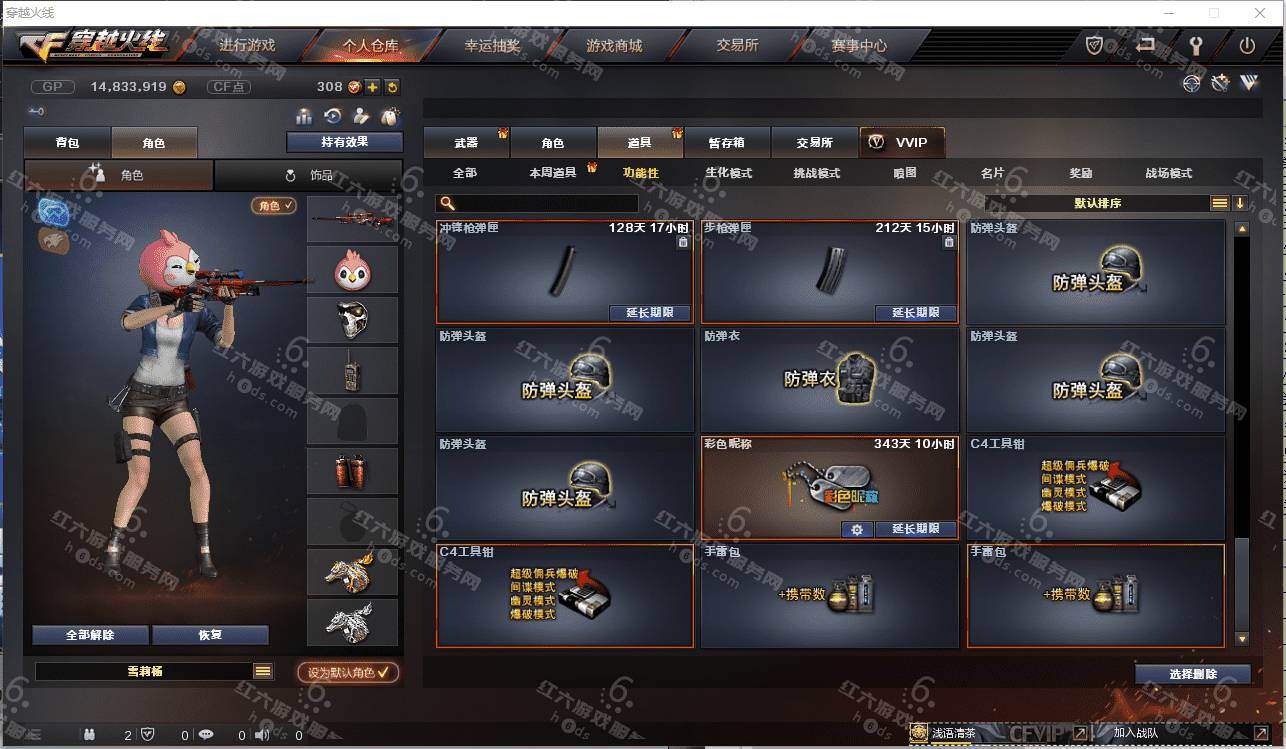Viewport: 1286px width, 749px height.
Task: Open the 游戏商城 game shop
Action: [614, 46]
